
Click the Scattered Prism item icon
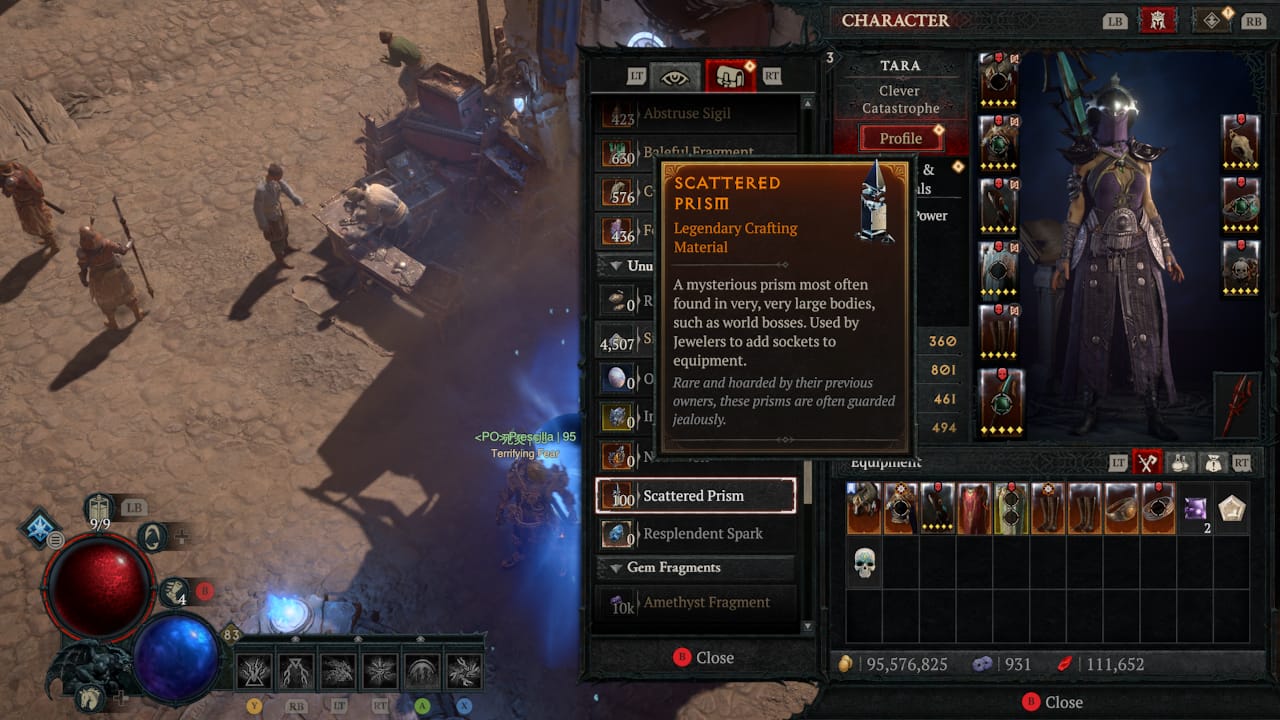click(620, 496)
